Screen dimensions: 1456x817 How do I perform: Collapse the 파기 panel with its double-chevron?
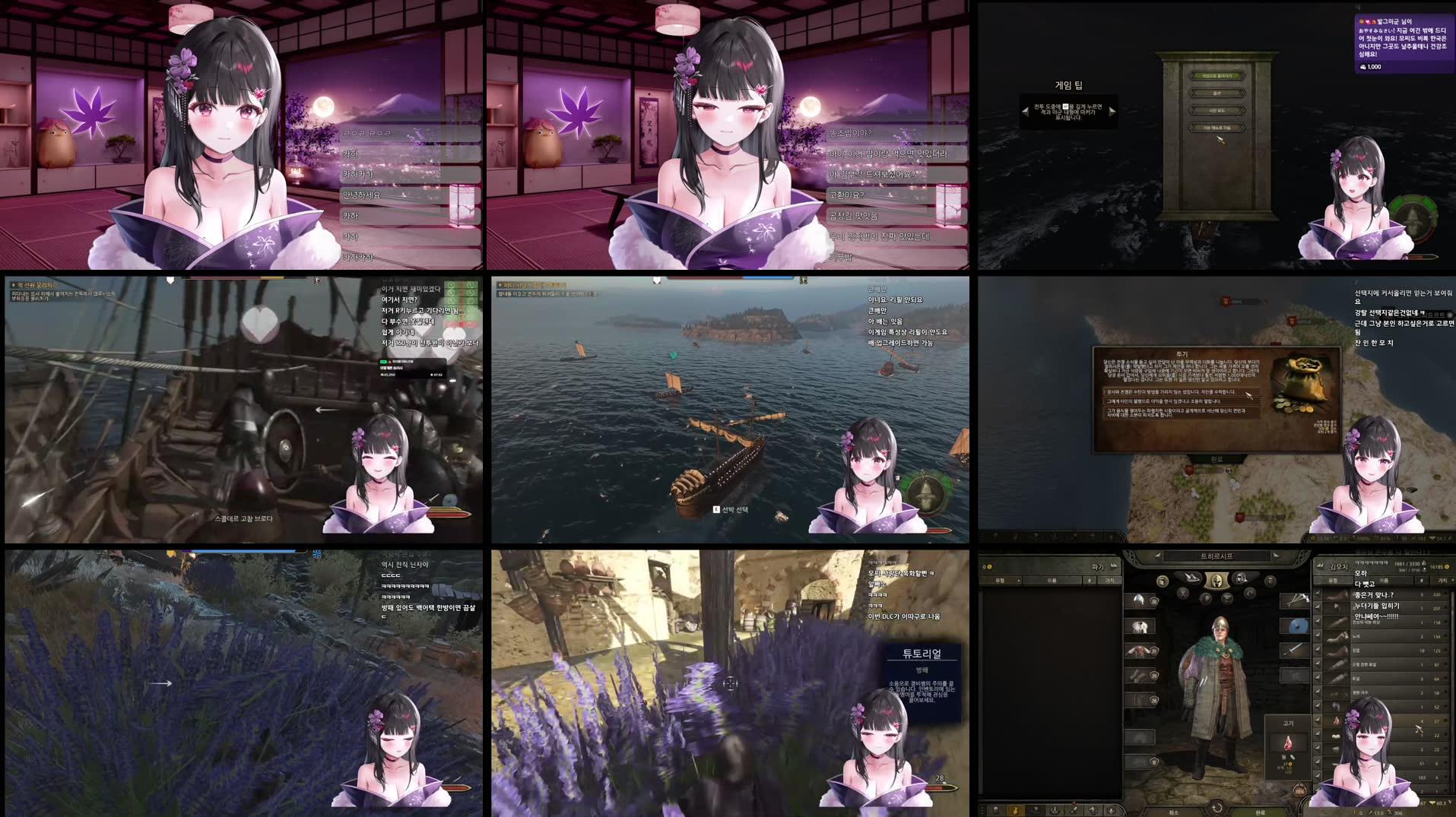click(x=1112, y=566)
